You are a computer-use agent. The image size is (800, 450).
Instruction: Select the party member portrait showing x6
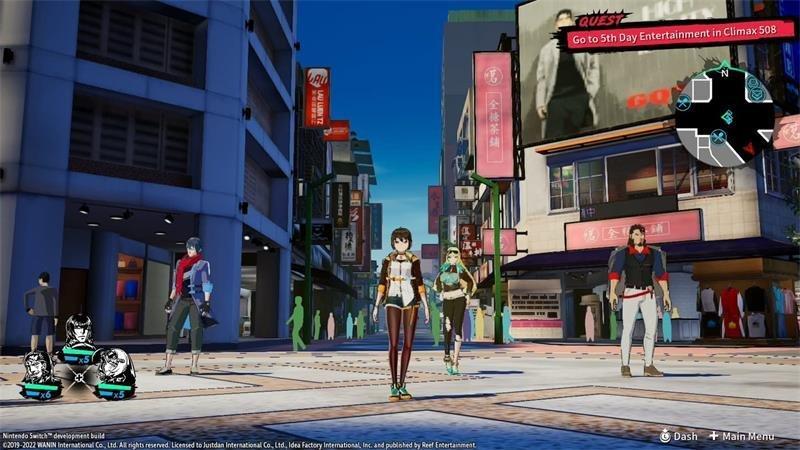pos(39,368)
